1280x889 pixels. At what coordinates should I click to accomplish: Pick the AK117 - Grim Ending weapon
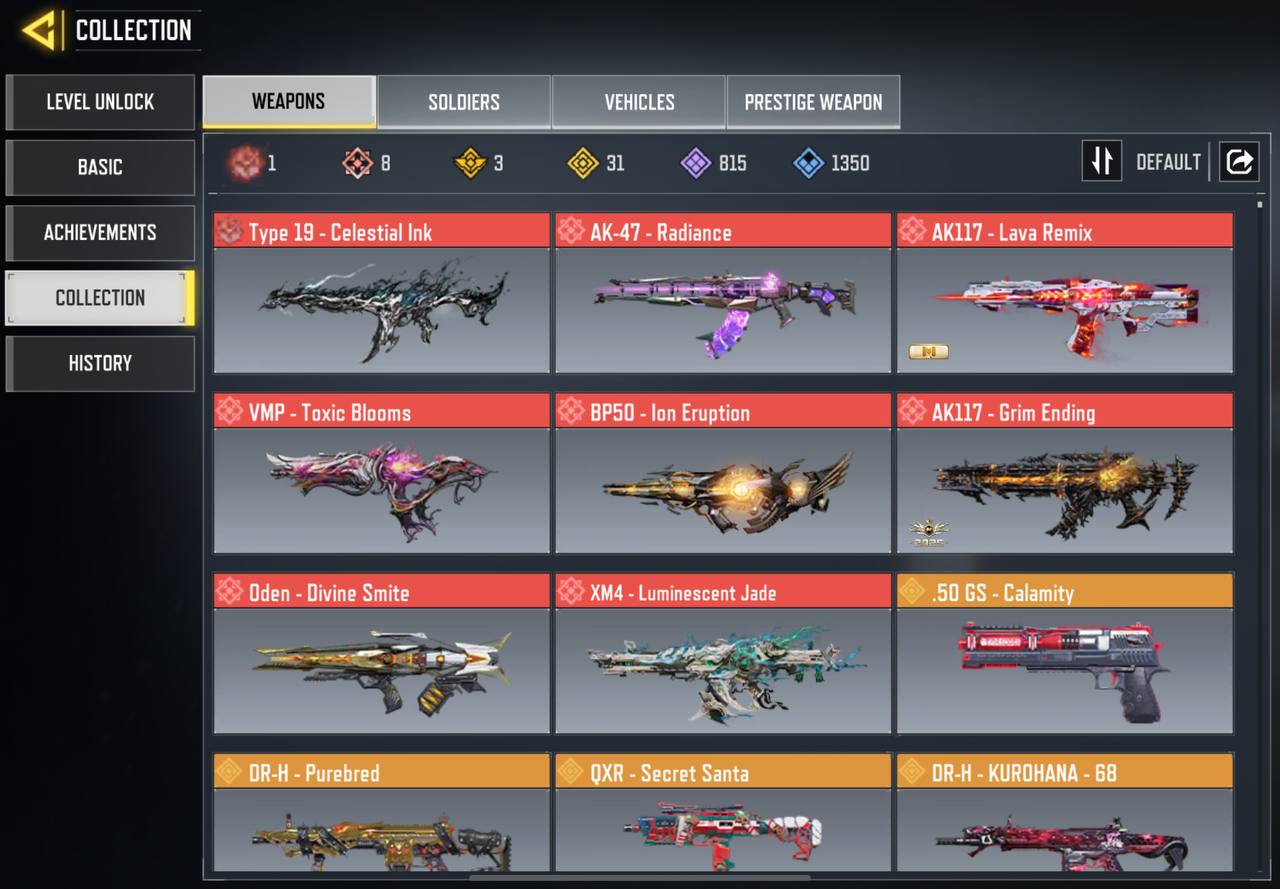point(1064,473)
